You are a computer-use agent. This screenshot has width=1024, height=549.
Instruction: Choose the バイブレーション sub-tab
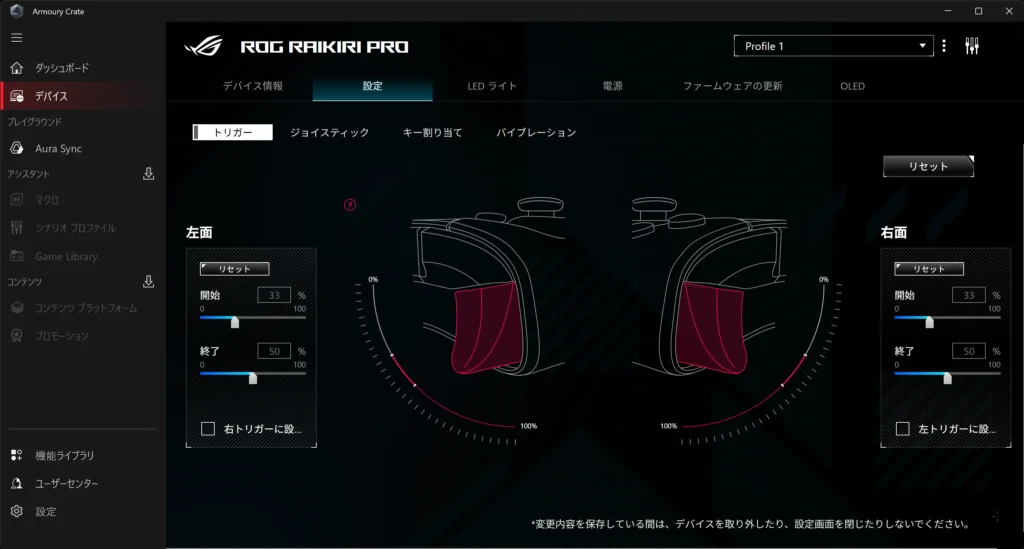pos(536,132)
